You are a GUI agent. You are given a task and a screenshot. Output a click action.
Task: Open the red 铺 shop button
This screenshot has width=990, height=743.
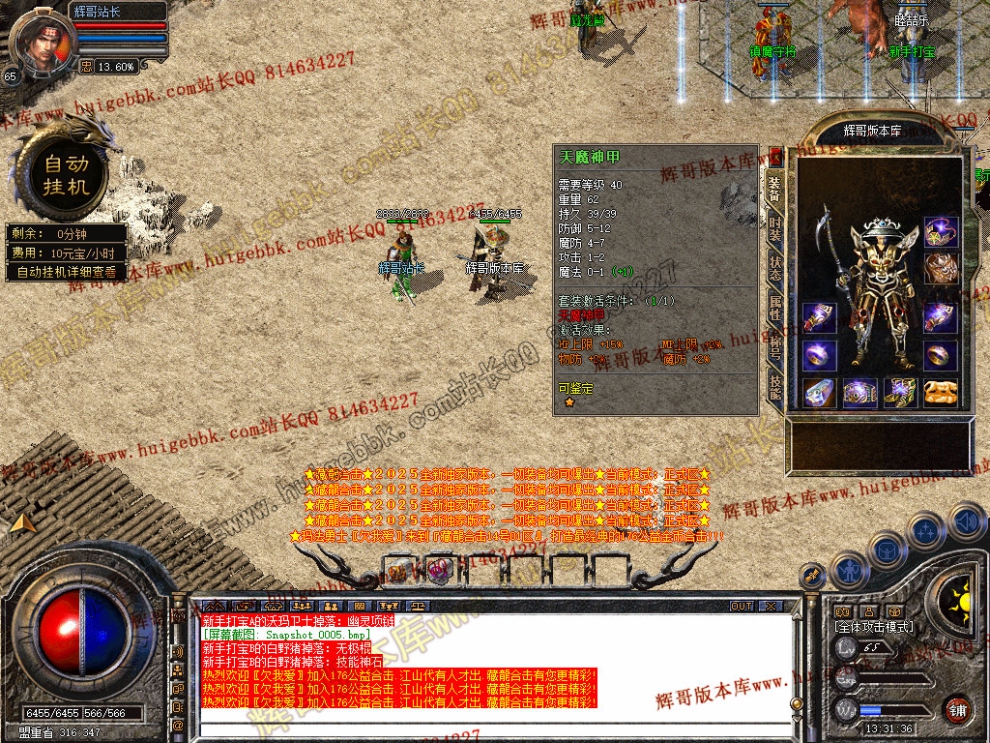pyautogui.click(x=957, y=710)
